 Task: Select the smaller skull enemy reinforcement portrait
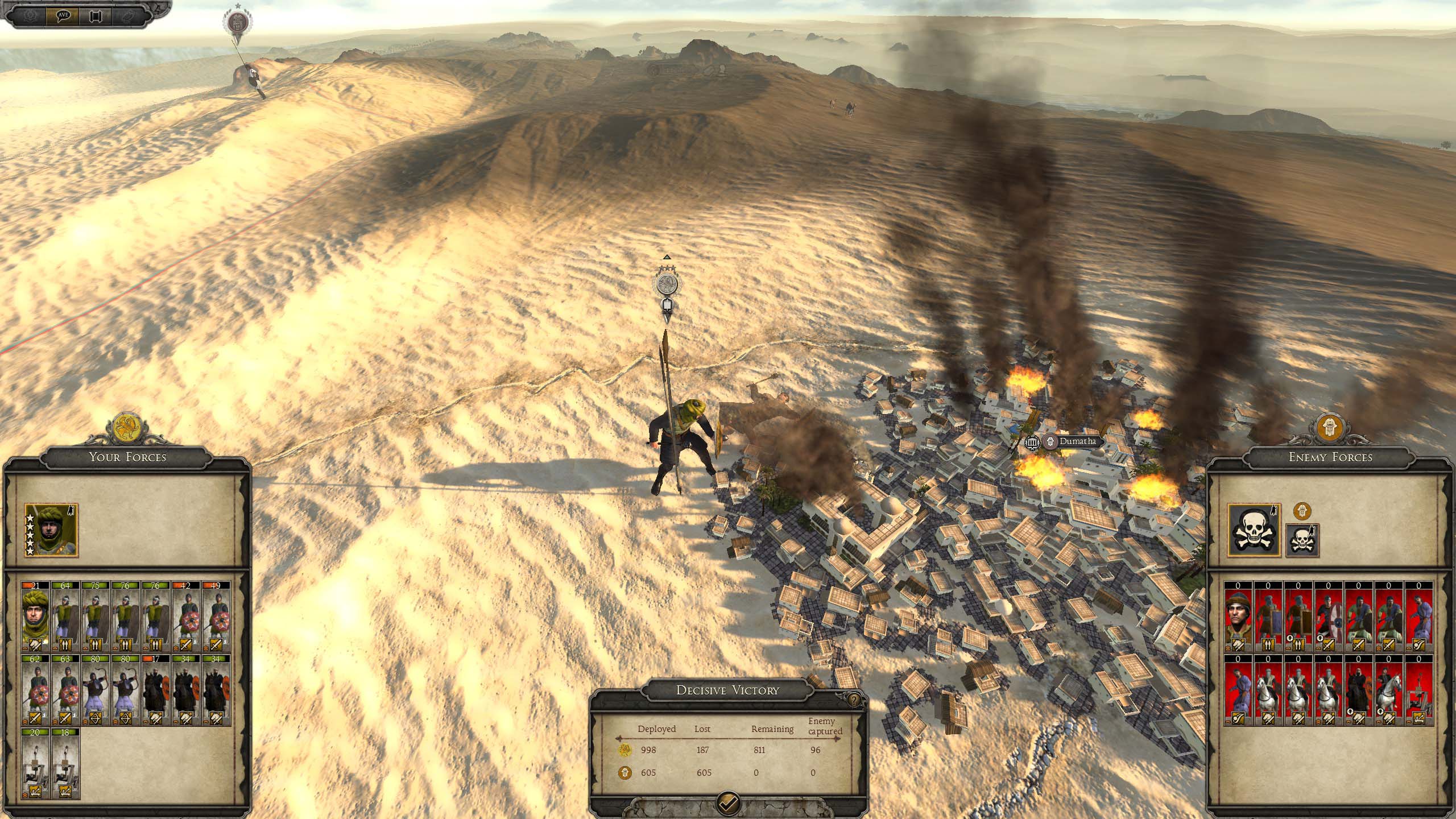[x=1302, y=540]
